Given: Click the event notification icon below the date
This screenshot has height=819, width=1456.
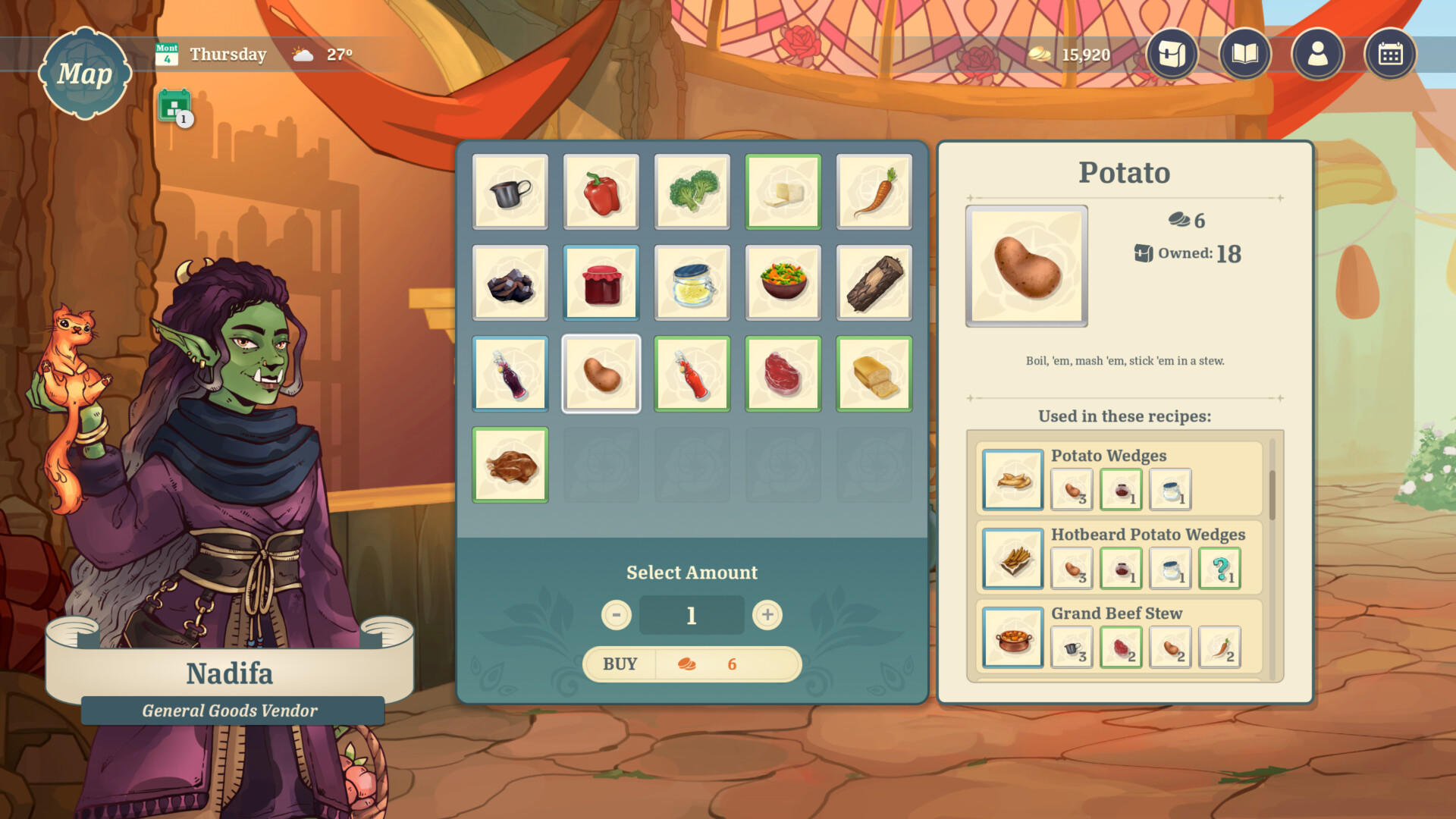Looking at the screenshot, I should (x=174, y=106).
